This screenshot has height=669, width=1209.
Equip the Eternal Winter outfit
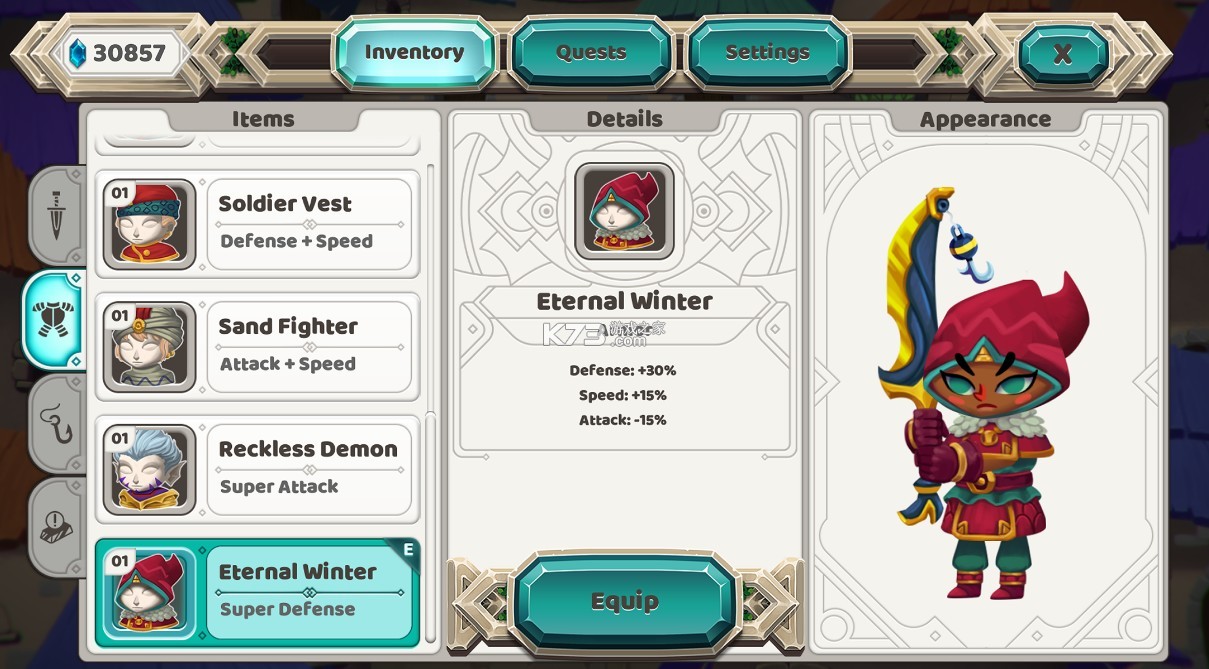click(x=625, y=601)
